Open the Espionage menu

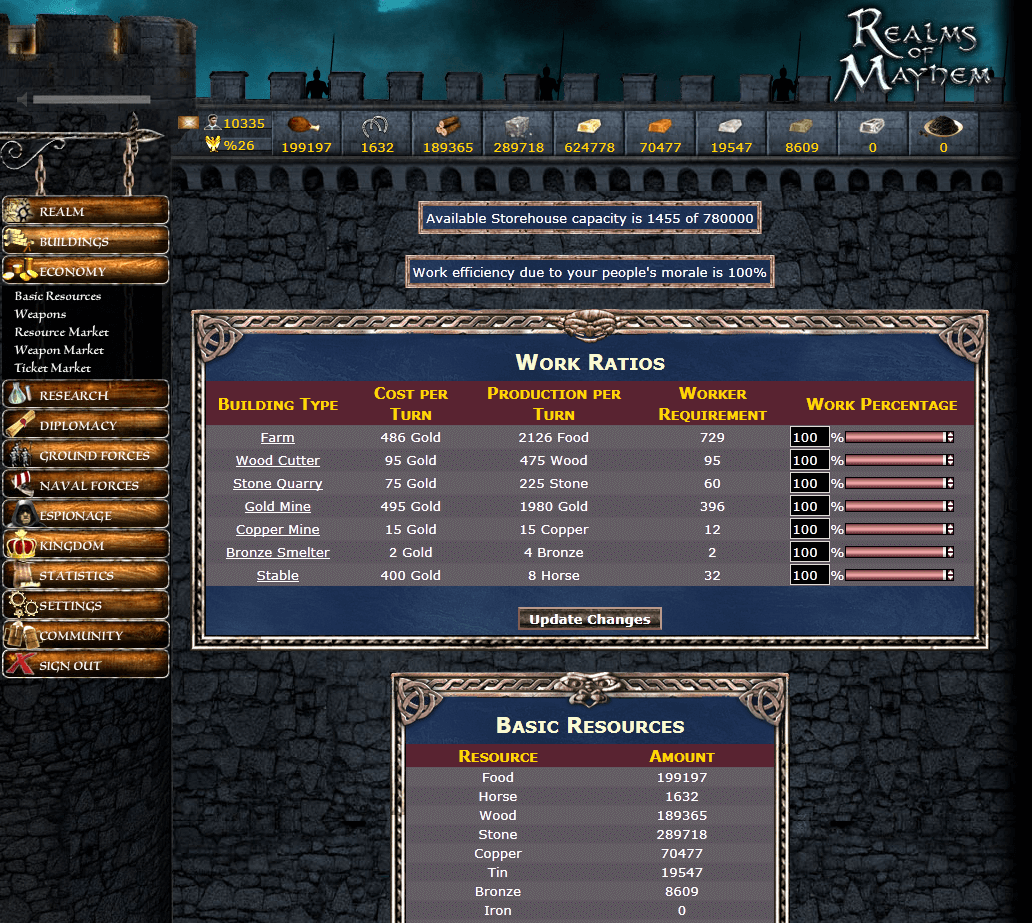[x=85, y=515]
